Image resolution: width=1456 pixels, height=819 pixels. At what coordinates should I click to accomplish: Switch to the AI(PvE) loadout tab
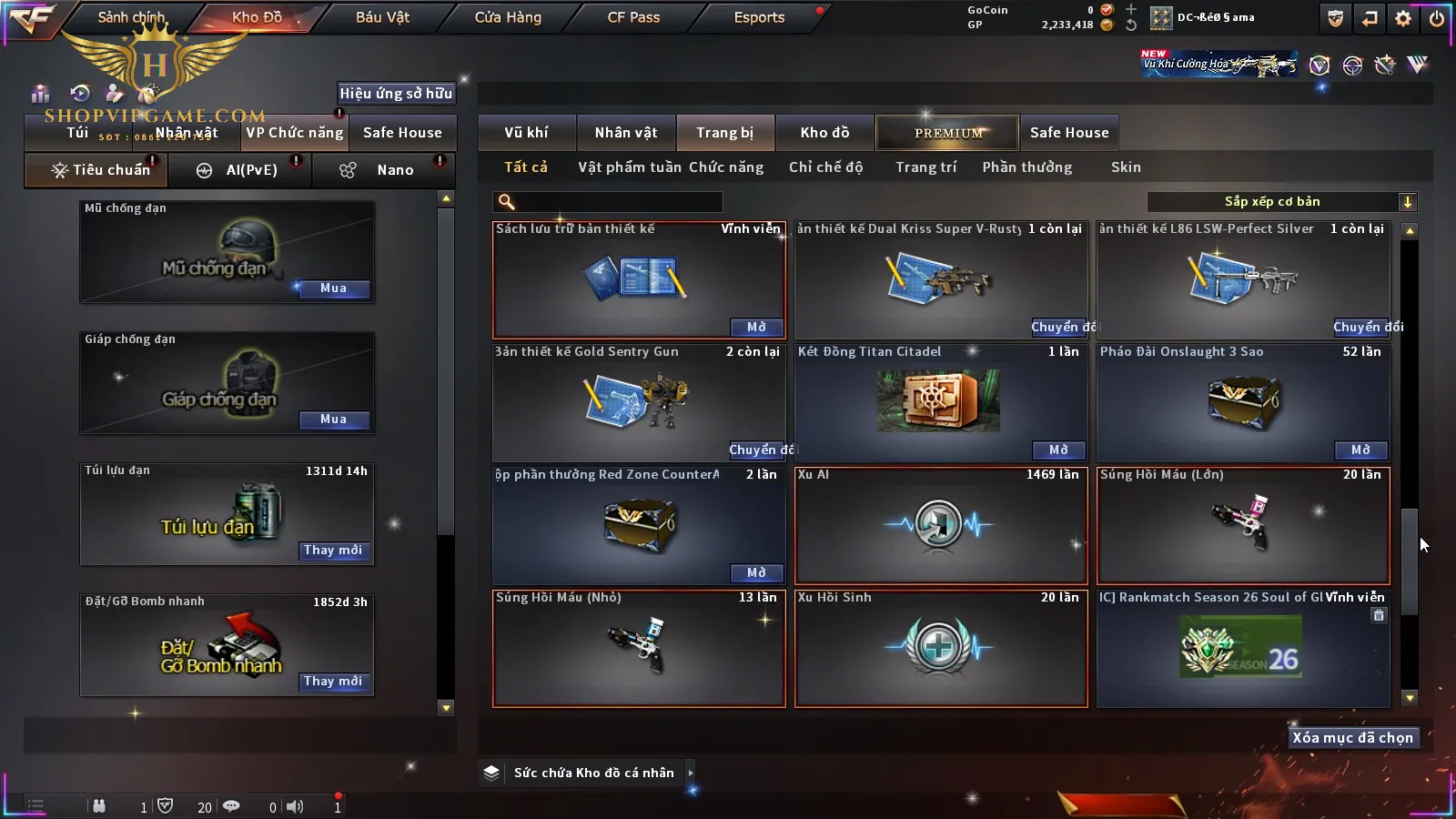[240, 170]
